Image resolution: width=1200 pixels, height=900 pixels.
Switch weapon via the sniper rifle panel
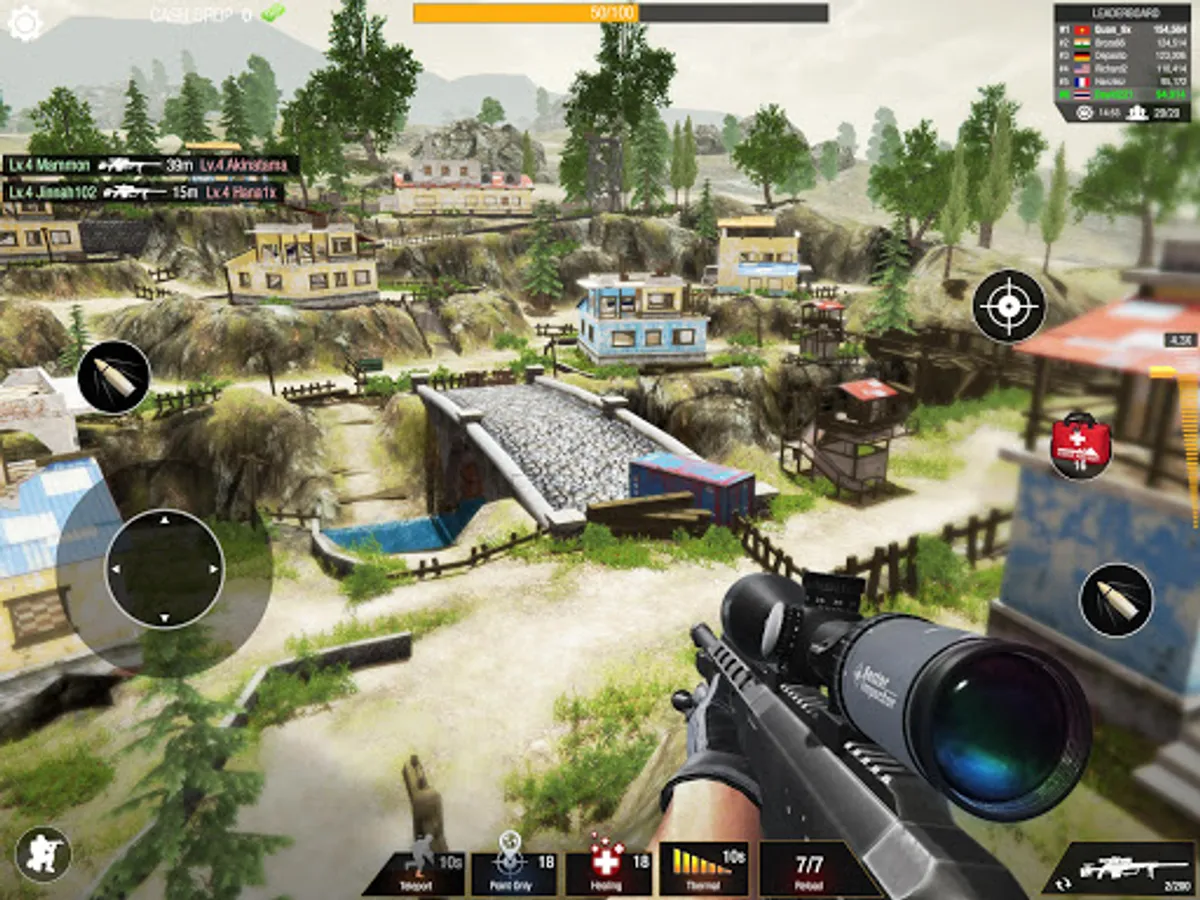[1119, 867]
